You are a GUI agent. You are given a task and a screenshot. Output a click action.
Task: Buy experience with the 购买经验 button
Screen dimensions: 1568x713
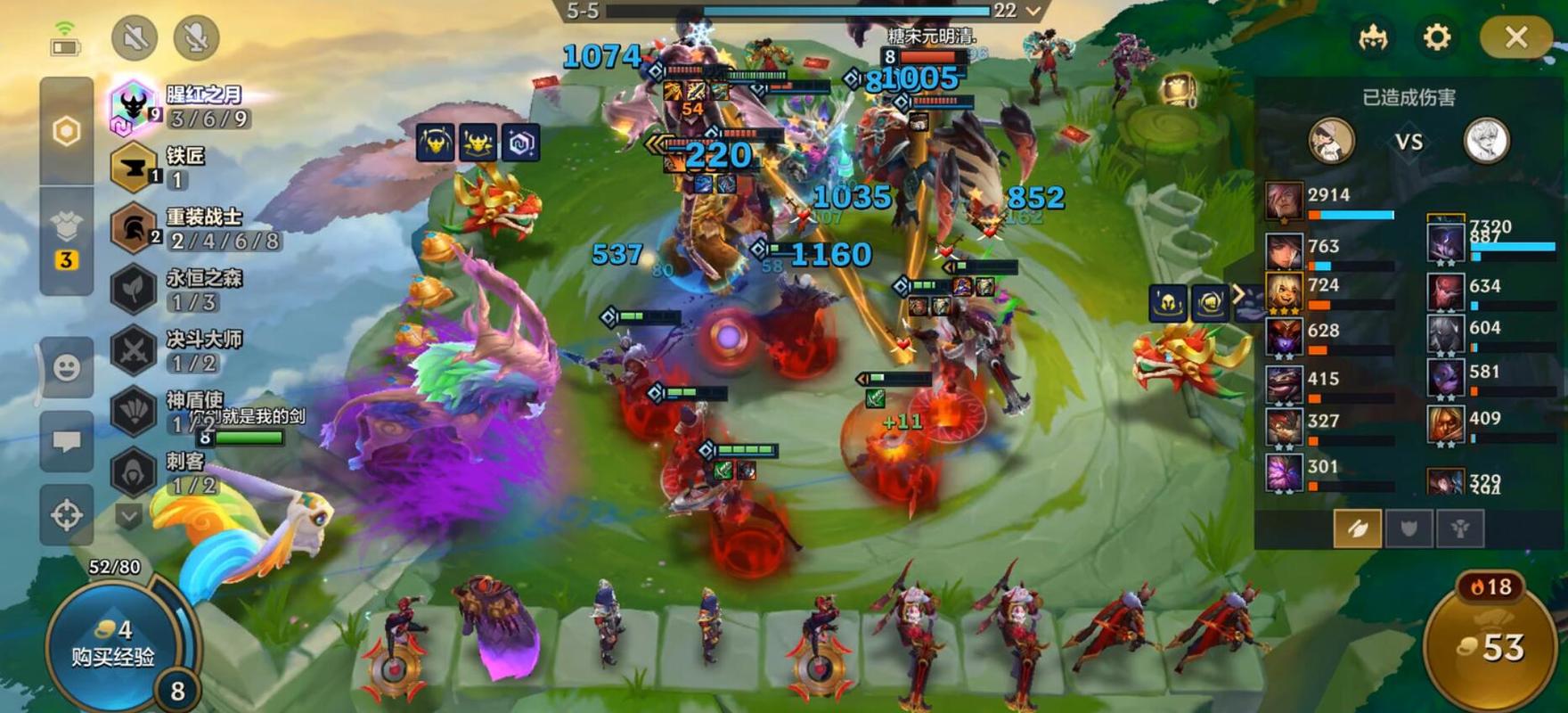point(113,644)
